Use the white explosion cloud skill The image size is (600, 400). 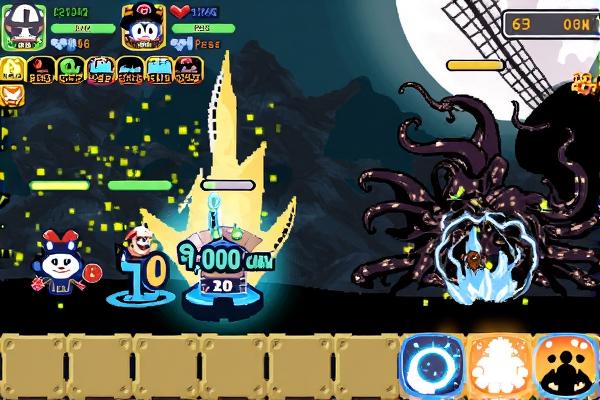498,367
